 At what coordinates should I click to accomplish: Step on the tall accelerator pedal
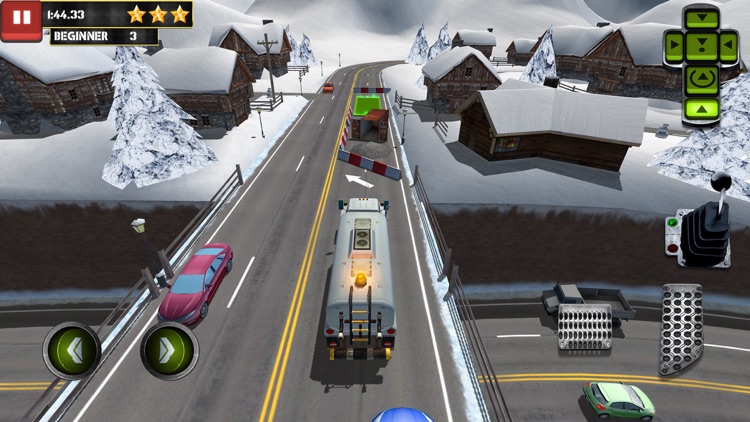pos(681,329)
